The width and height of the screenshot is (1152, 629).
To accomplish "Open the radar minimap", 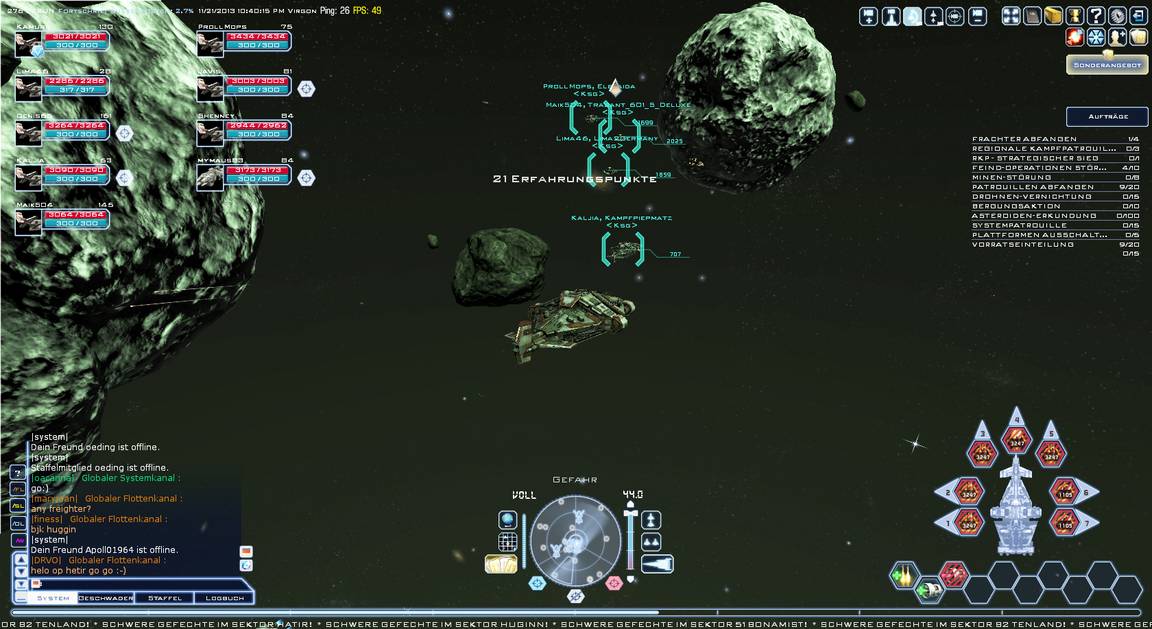I will click(575, 540).
